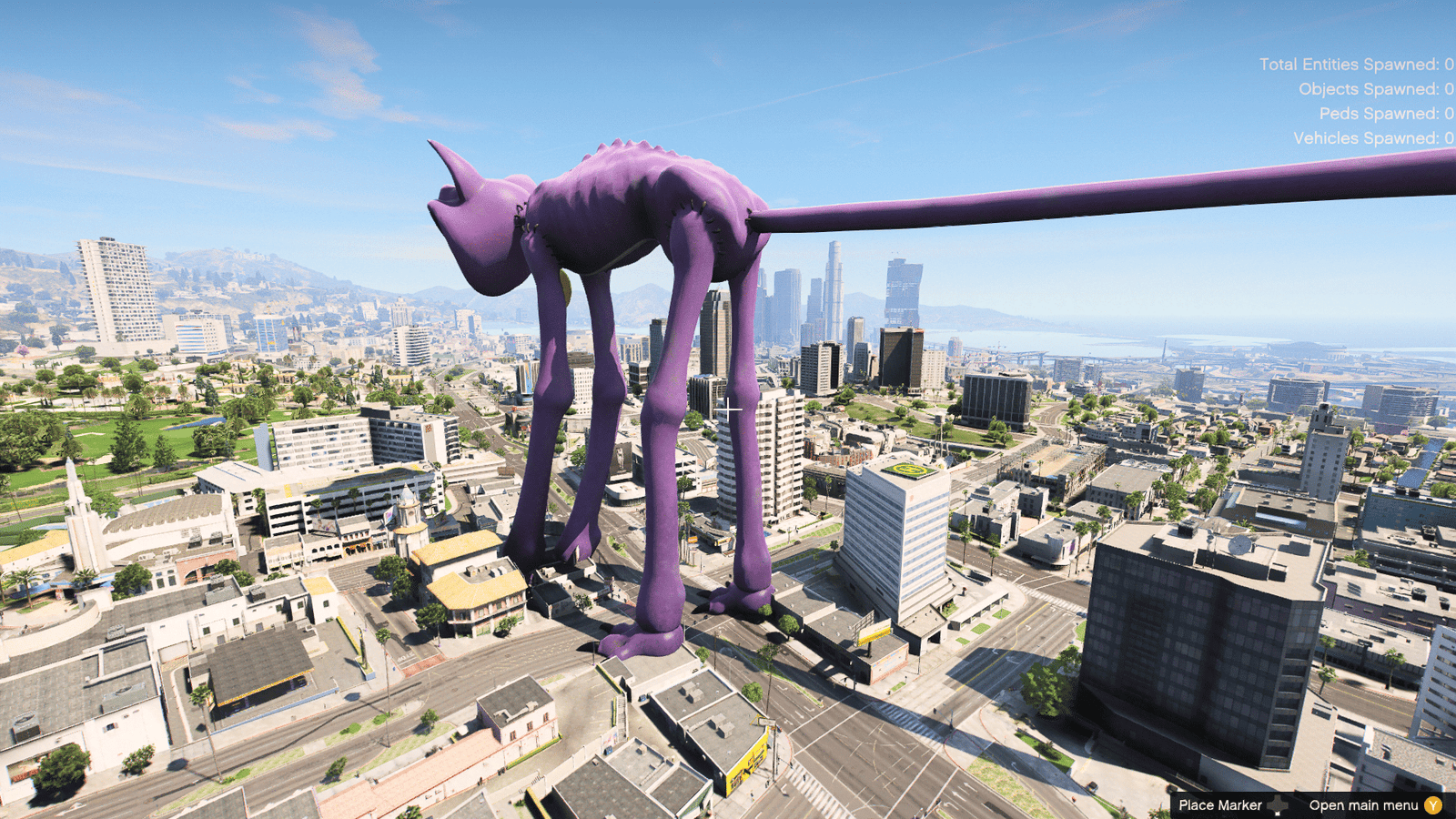
Task: Click the Y letter inside the circle
Action: (x=1433, y=805)
